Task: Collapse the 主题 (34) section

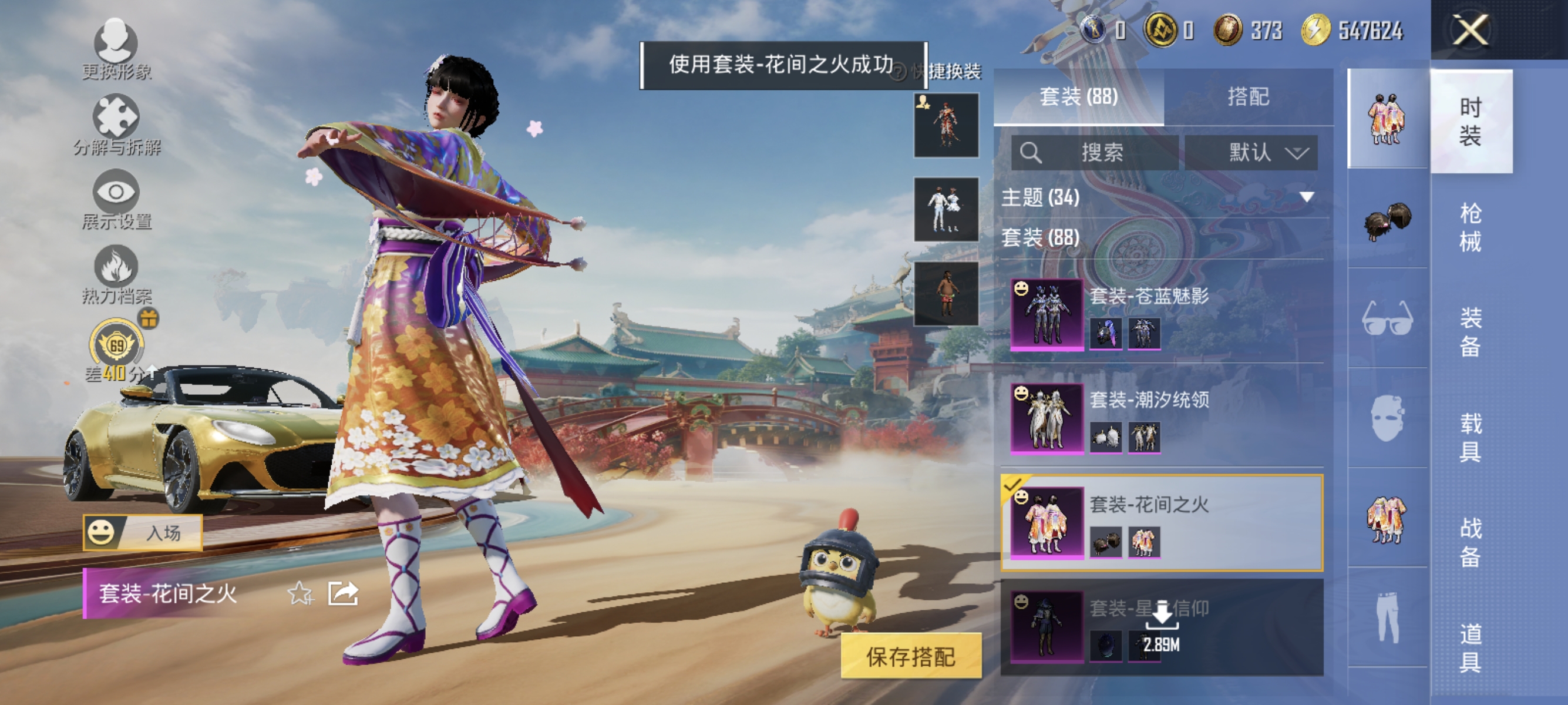Action: tap(1305, 198)
